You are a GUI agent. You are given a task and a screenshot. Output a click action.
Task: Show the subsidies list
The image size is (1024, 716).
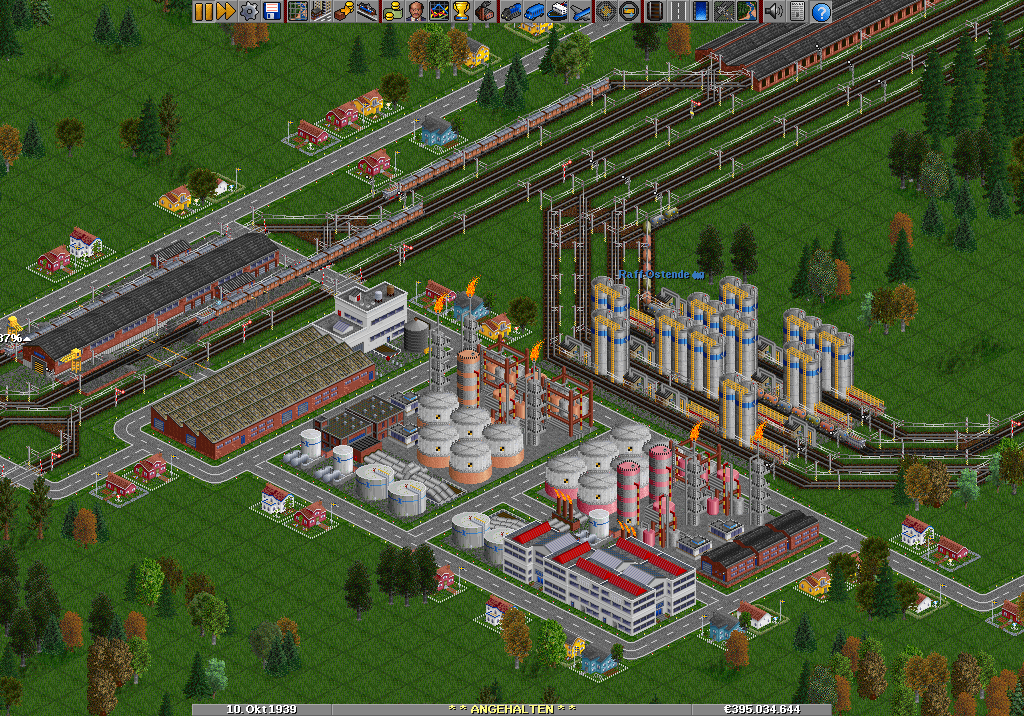coord(343,12)
